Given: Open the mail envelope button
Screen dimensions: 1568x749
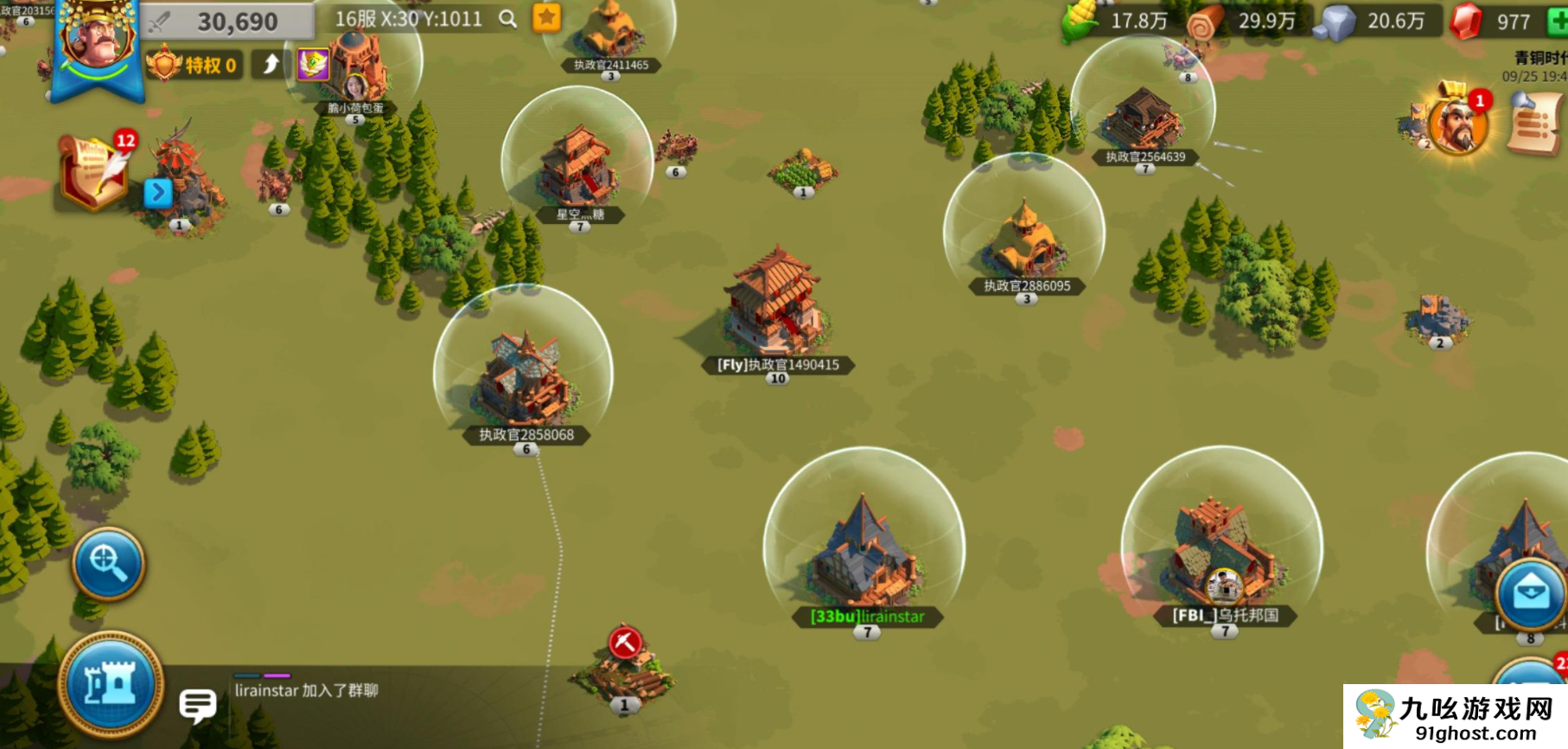Looking at the screenshot, I should (x=1530, y=594).
